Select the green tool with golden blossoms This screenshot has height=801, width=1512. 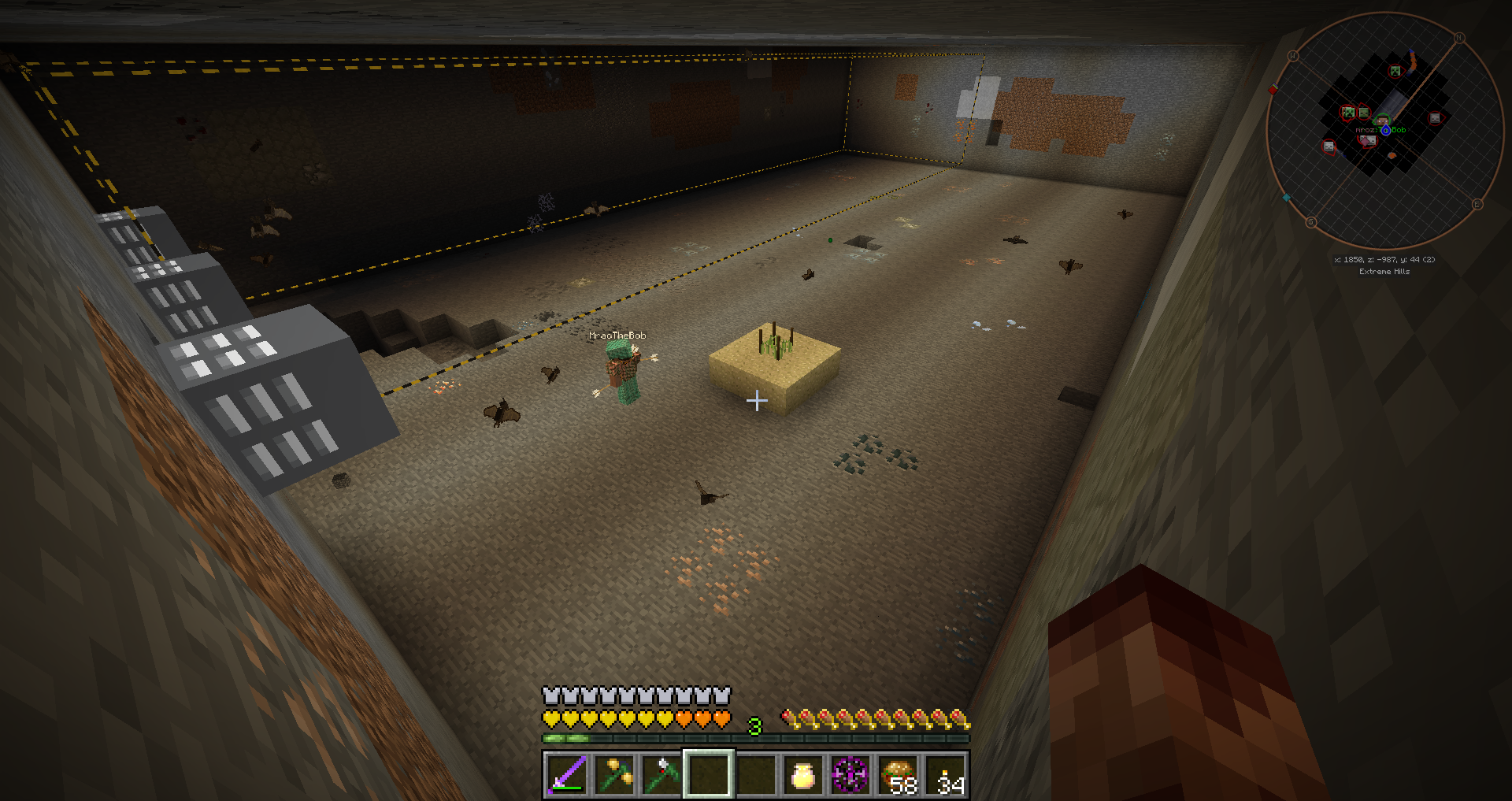[614, 775]
